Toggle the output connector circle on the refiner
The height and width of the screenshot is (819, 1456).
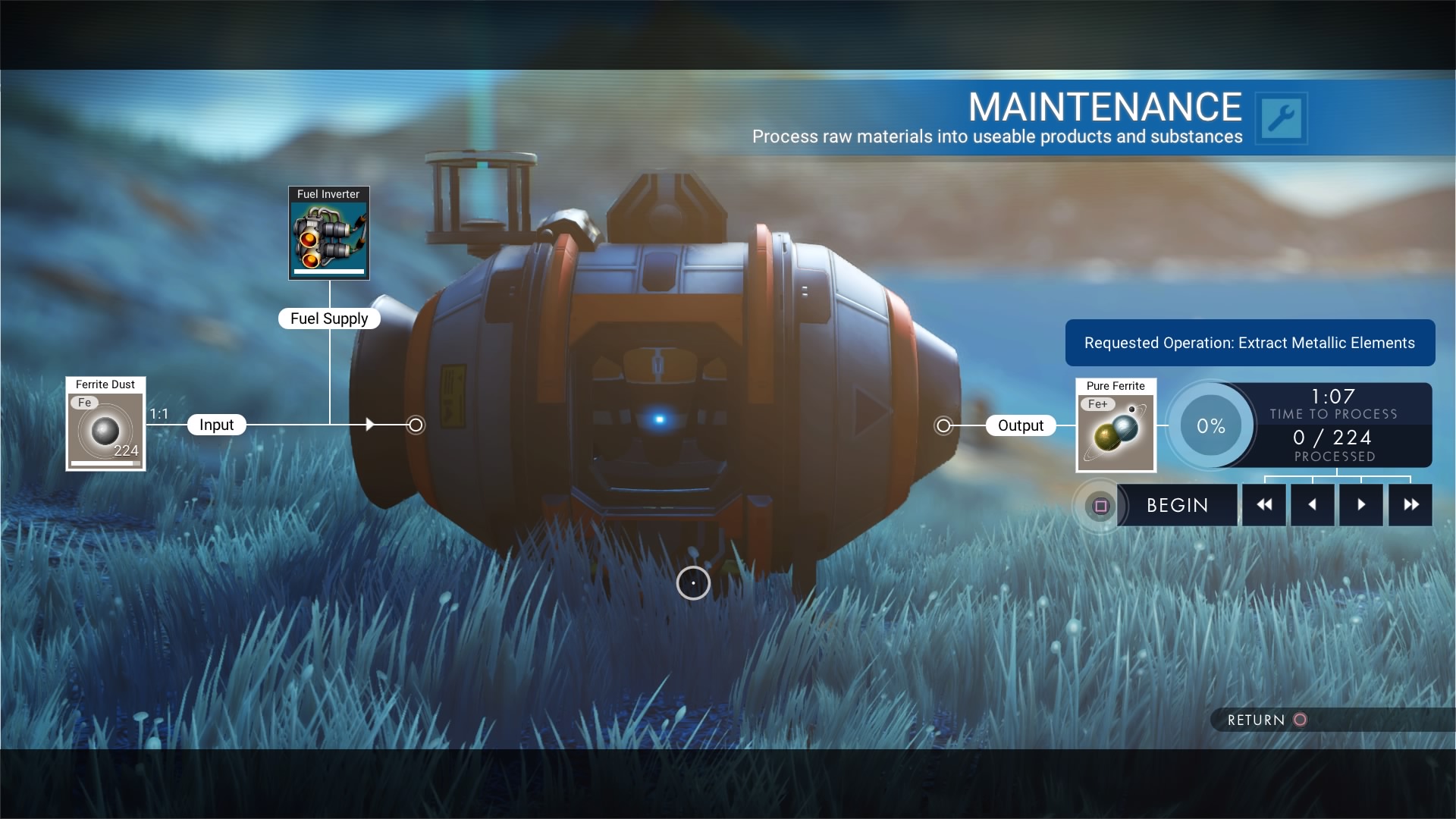coord(943,425)
